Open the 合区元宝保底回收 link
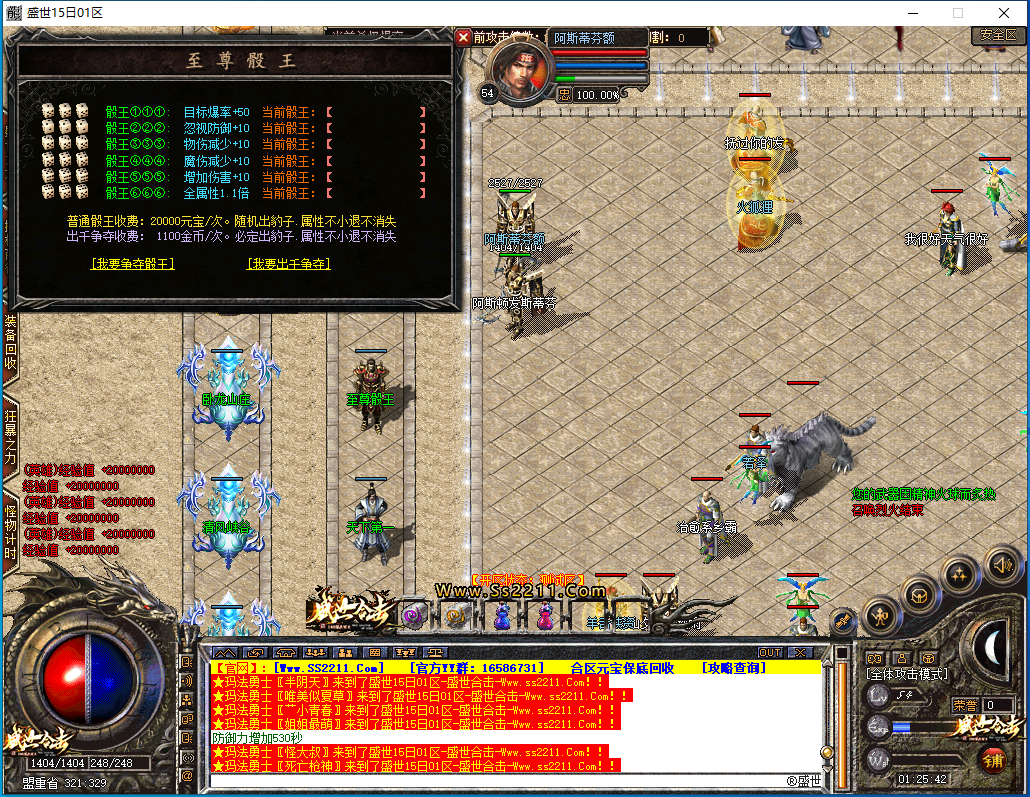 (x=622, y=667)
